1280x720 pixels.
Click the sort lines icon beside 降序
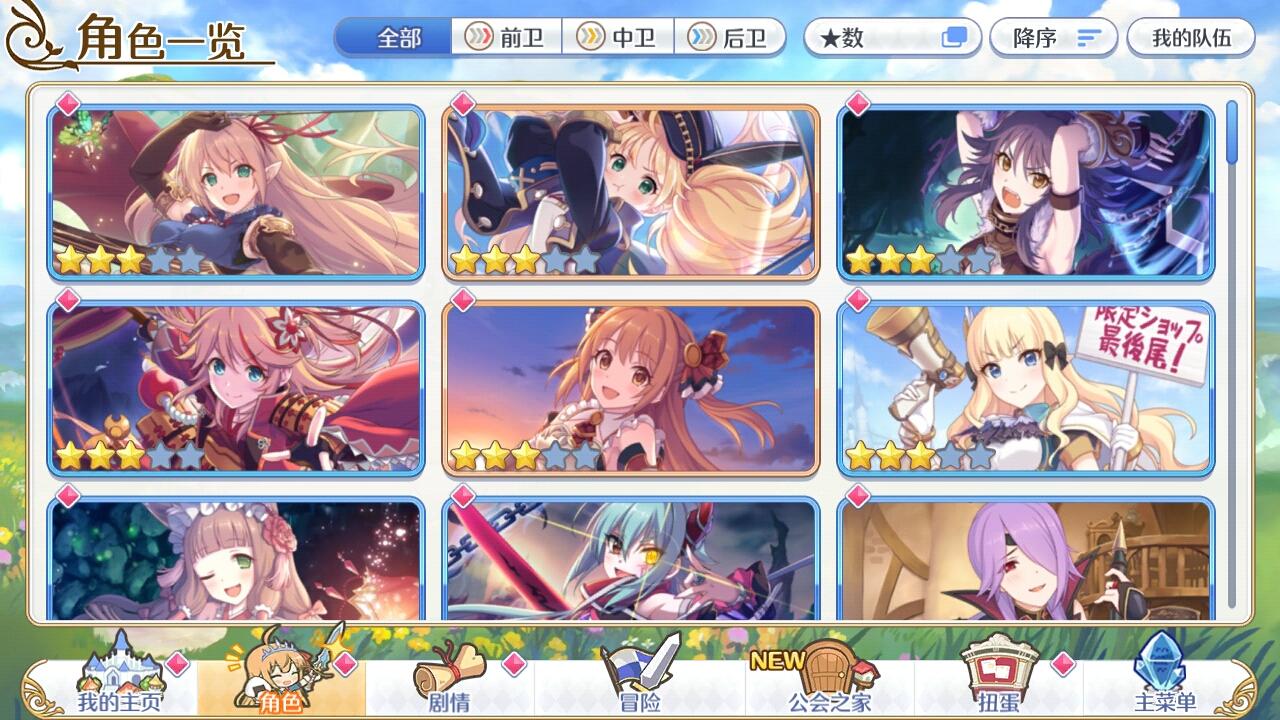(1089, 36)
